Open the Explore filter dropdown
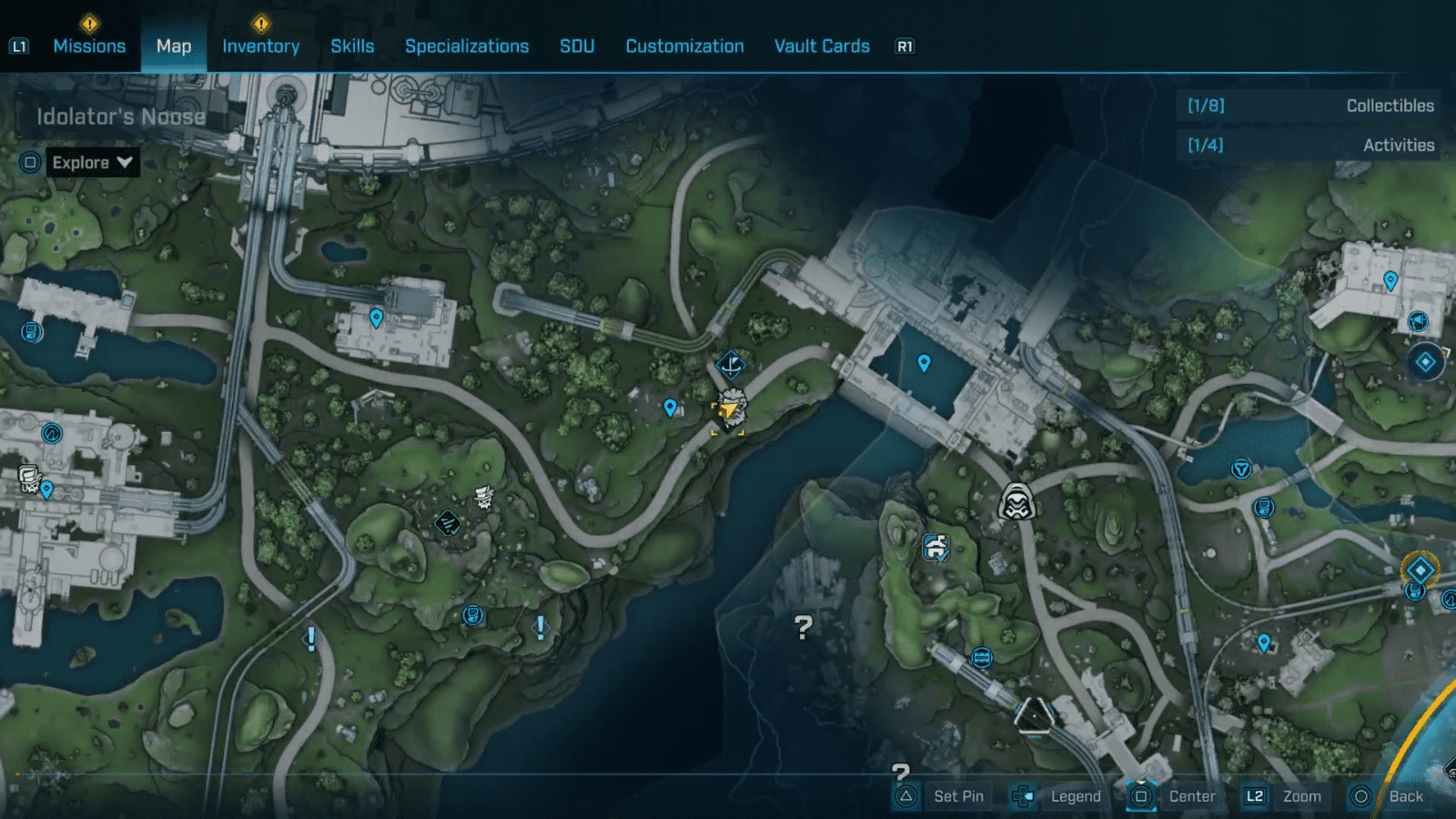The width and height of the screenshot is (1456, 819). tap(92, 163)
